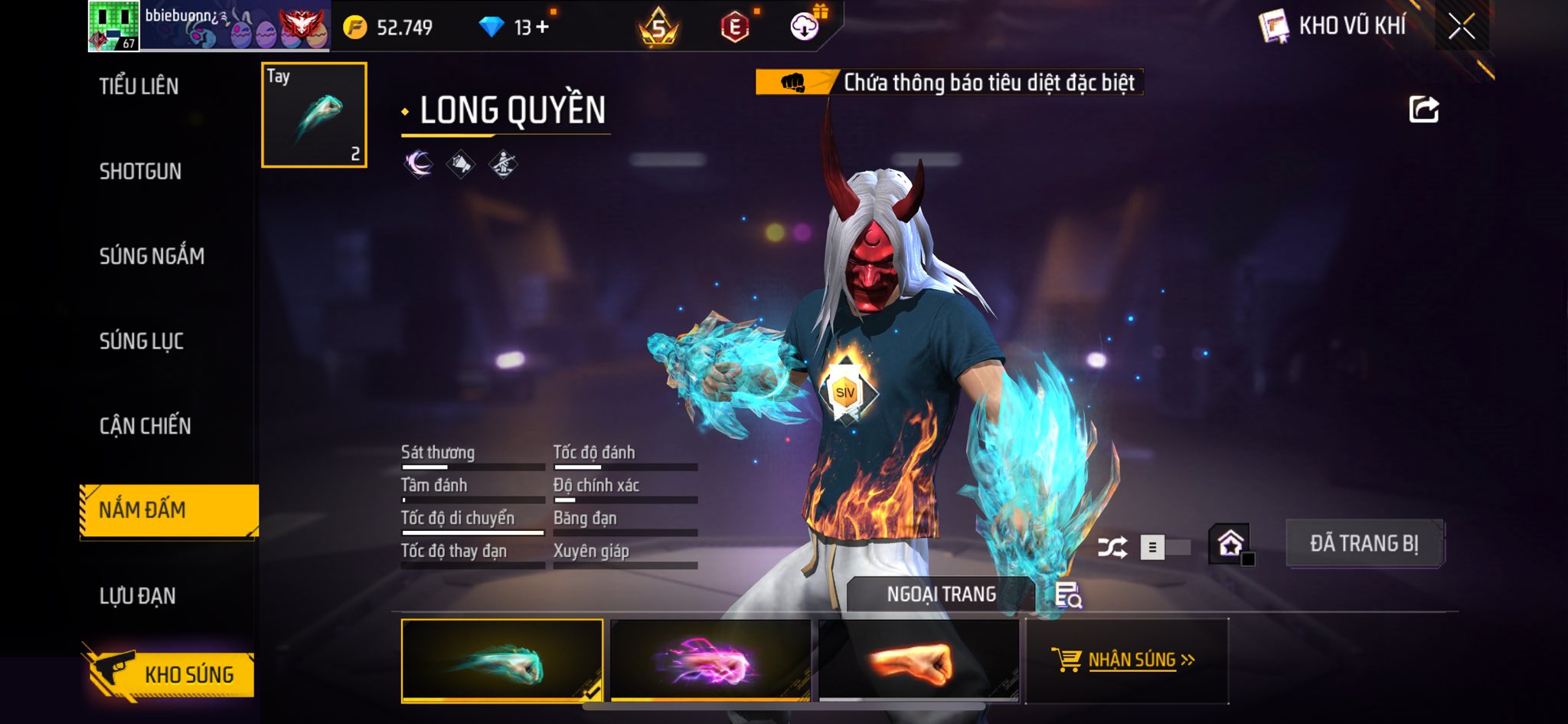This screenshot has width=1568, height=724.
Task: Toggle the random skin shuffle switch
Action: [1165, 547]
